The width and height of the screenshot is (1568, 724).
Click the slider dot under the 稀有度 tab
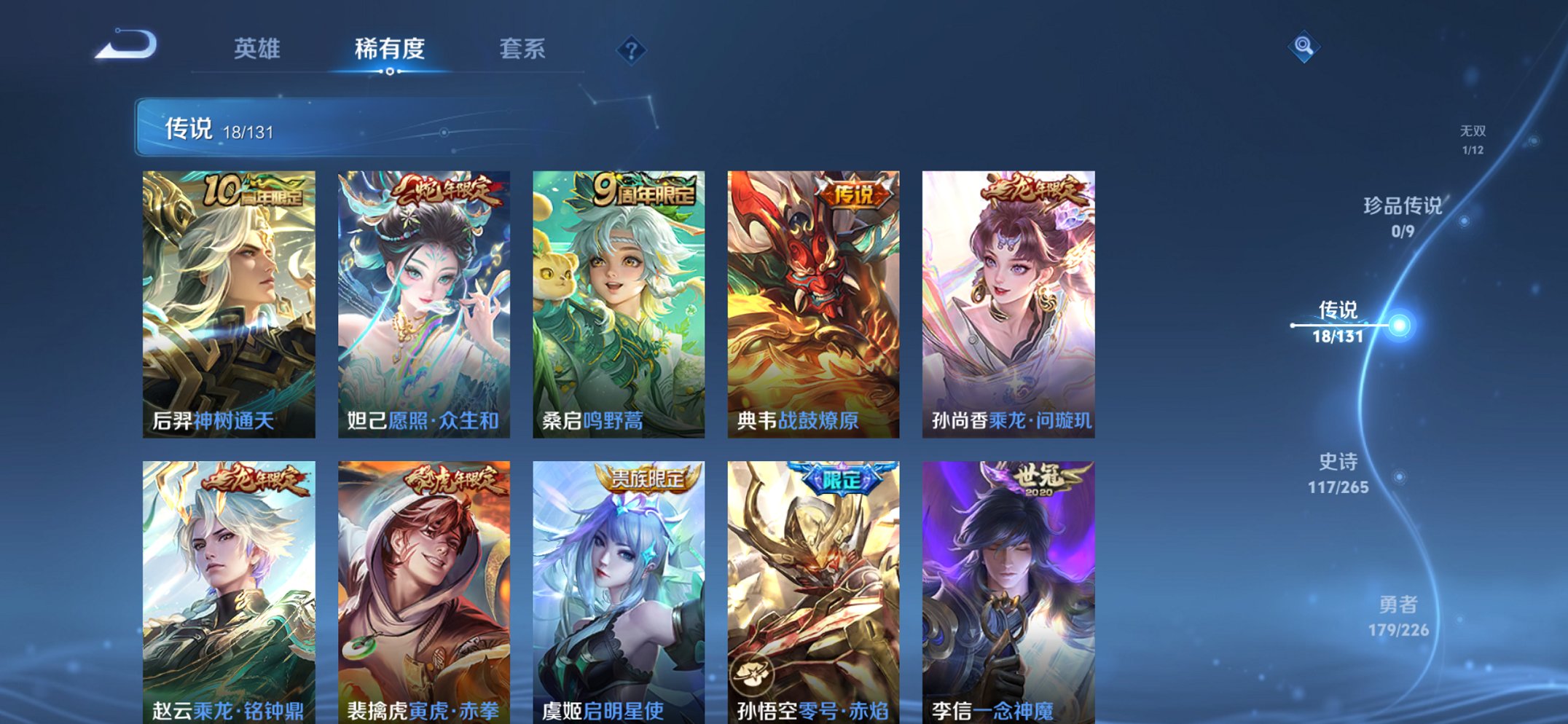click(391, 72)
